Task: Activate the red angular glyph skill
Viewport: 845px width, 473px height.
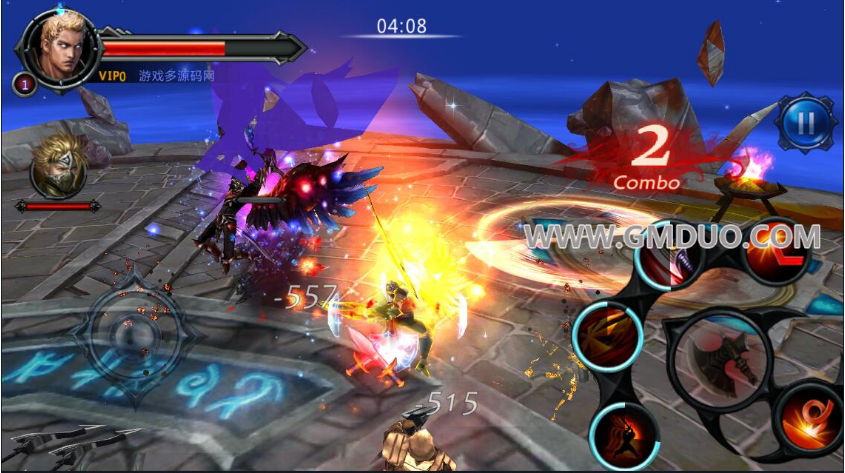Action: 776,251
